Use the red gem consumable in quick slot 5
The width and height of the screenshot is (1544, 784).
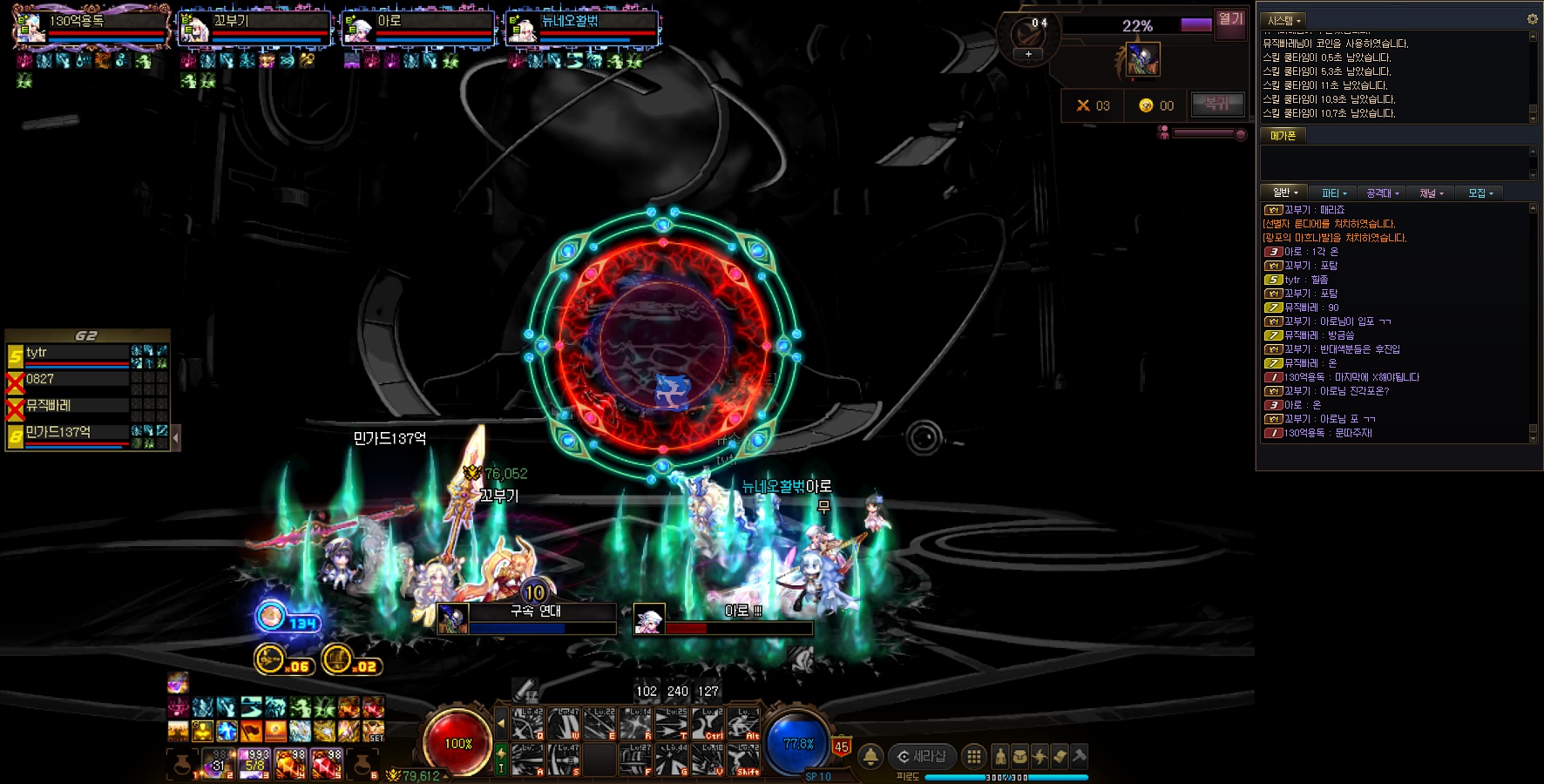pos(326,764)
